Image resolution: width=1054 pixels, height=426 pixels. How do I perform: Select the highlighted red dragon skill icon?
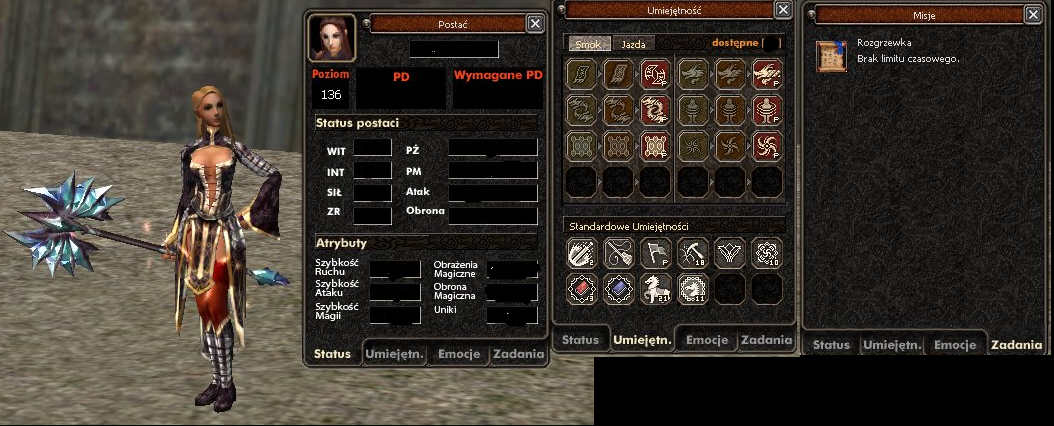(x=655, y=110)
